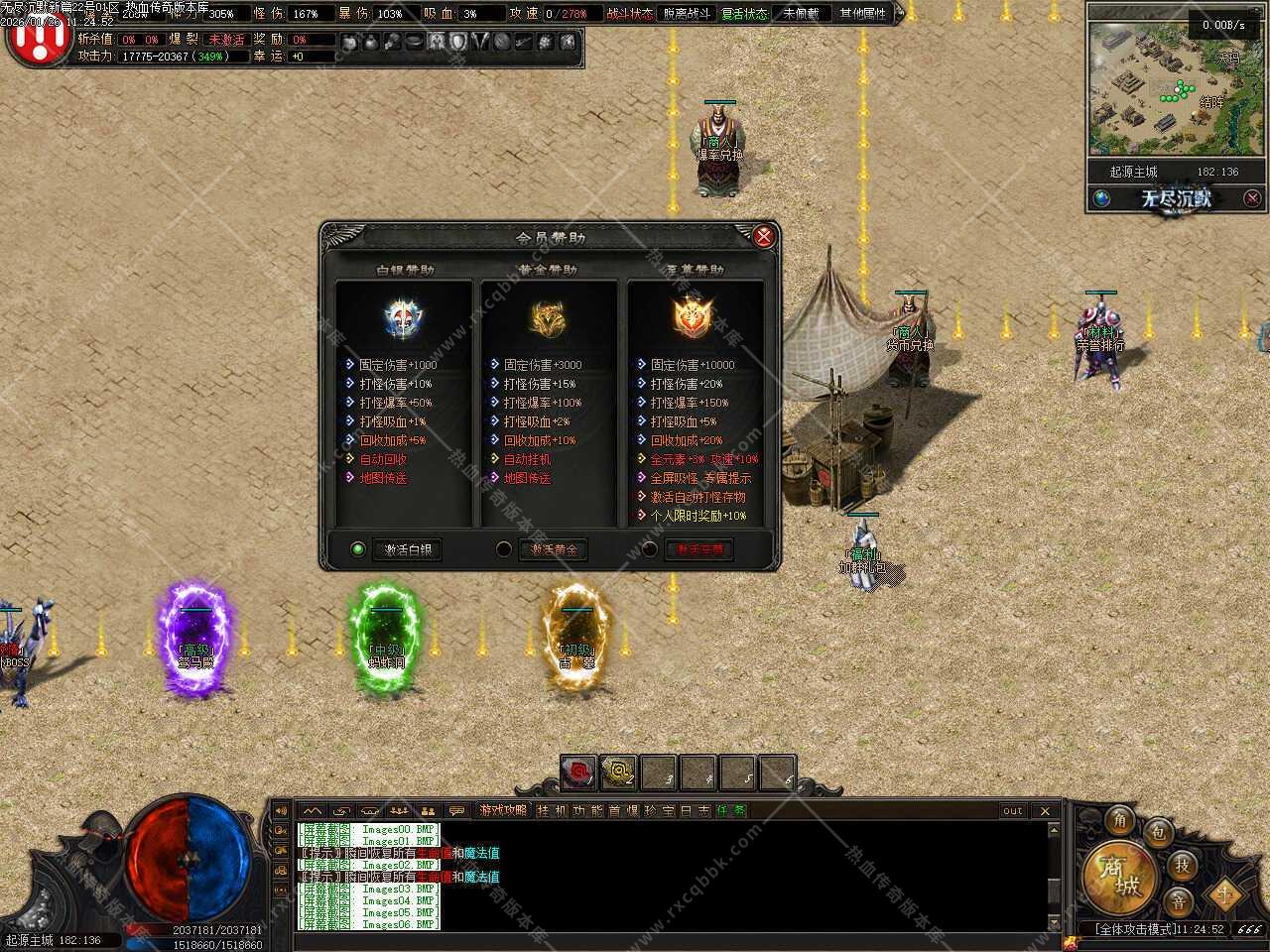Show the skills panel via 技 button
The image size is (1270, 952).
tap(1182, 865)
